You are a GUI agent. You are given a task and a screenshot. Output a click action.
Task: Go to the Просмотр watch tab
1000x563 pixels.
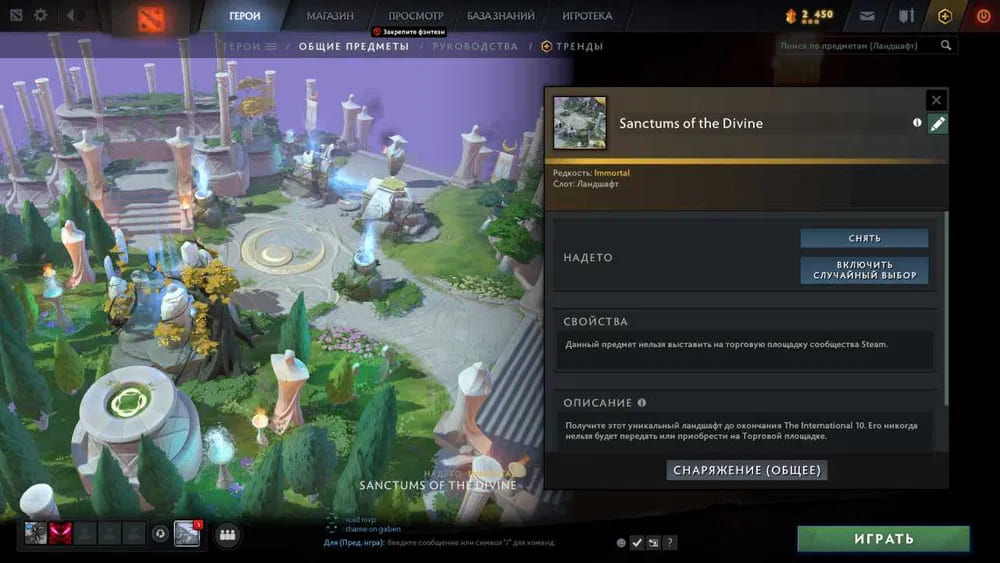tap(416, 16)
